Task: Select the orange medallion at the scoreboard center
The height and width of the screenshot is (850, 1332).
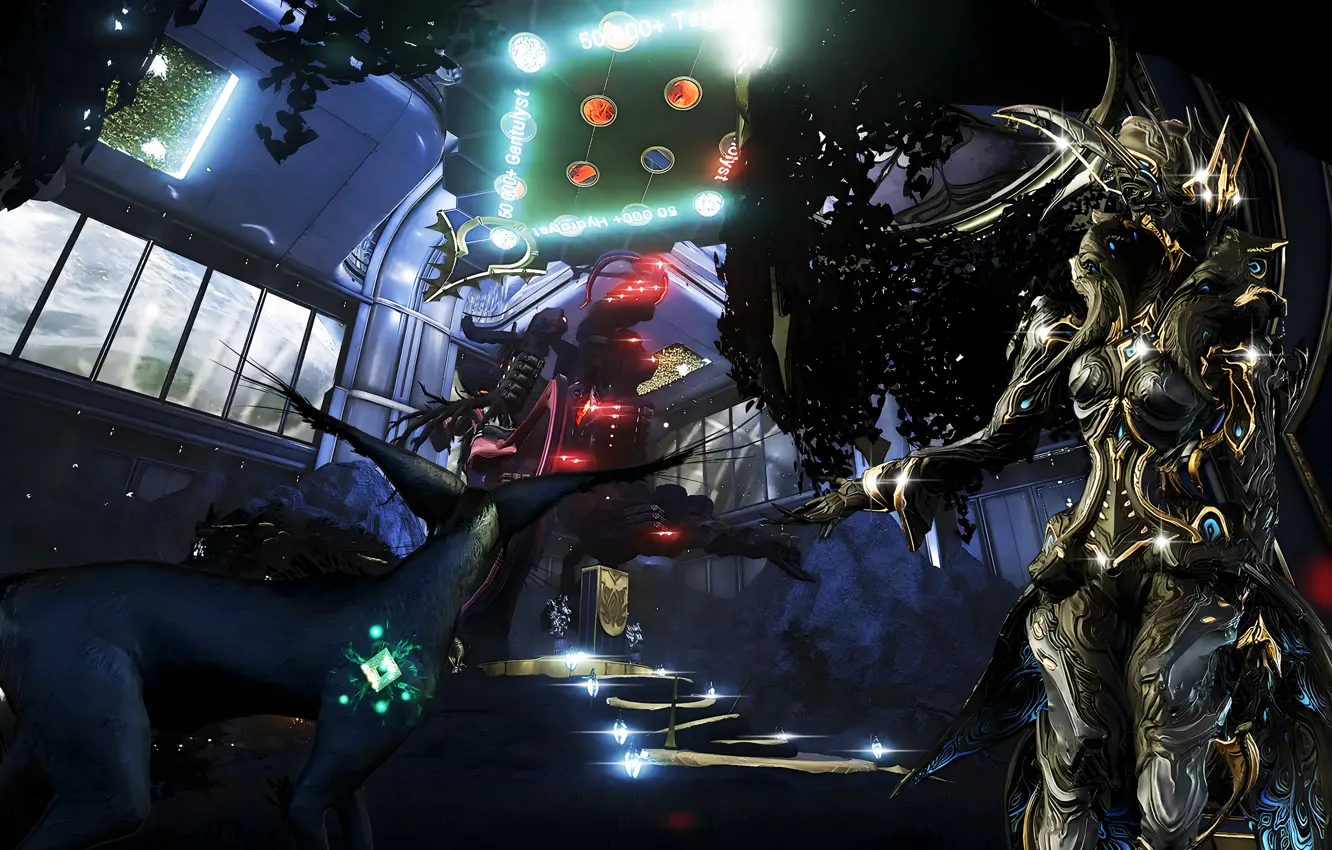Action: (600, 109)
